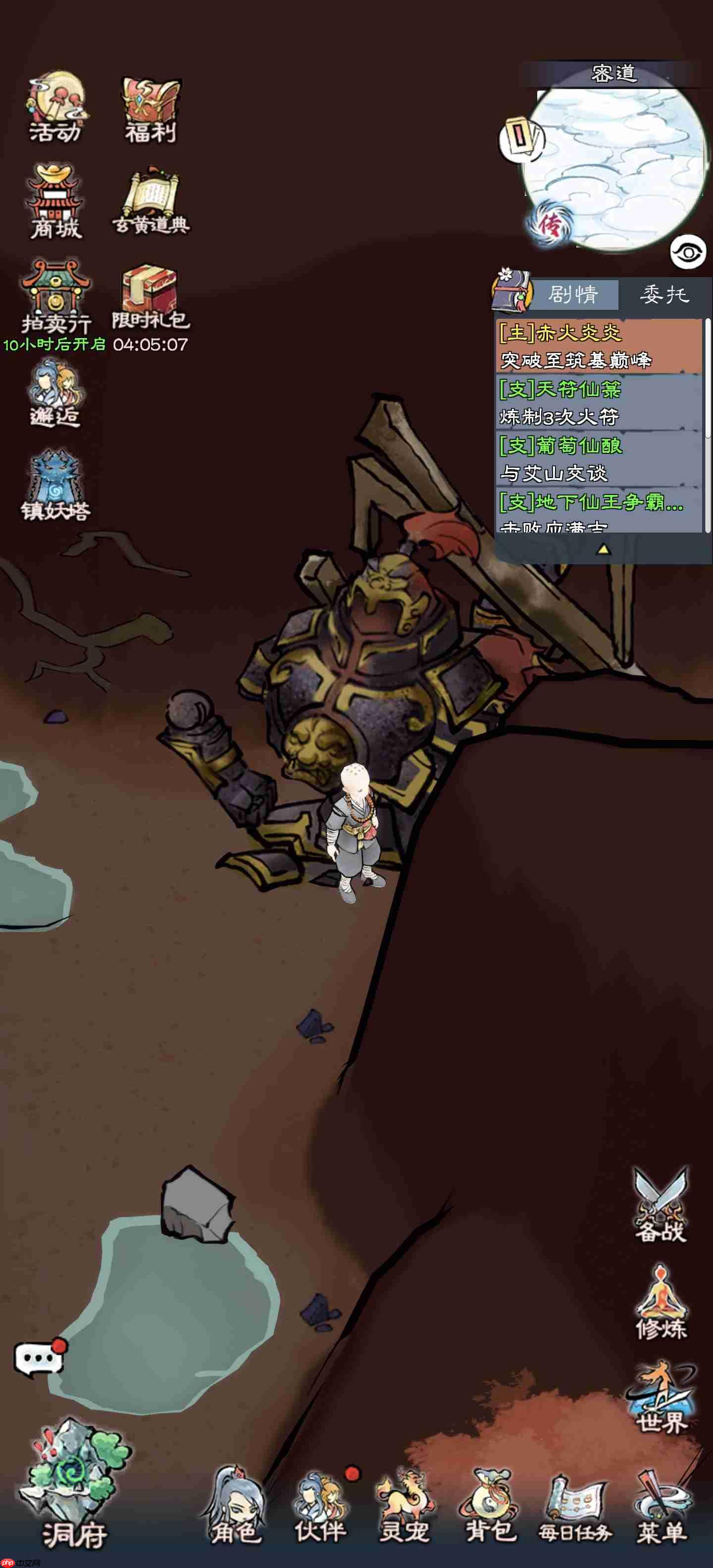713x1568 pixels.
Task: Switch to the 委托 commissions tab
Action: (663, 295)
